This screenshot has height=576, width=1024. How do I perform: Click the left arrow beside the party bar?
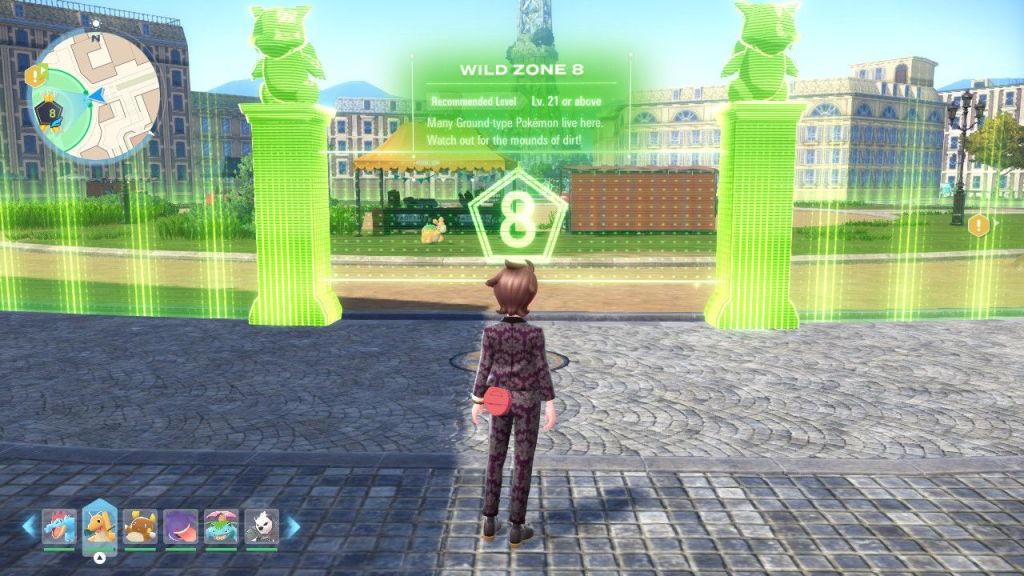point(29,527)
